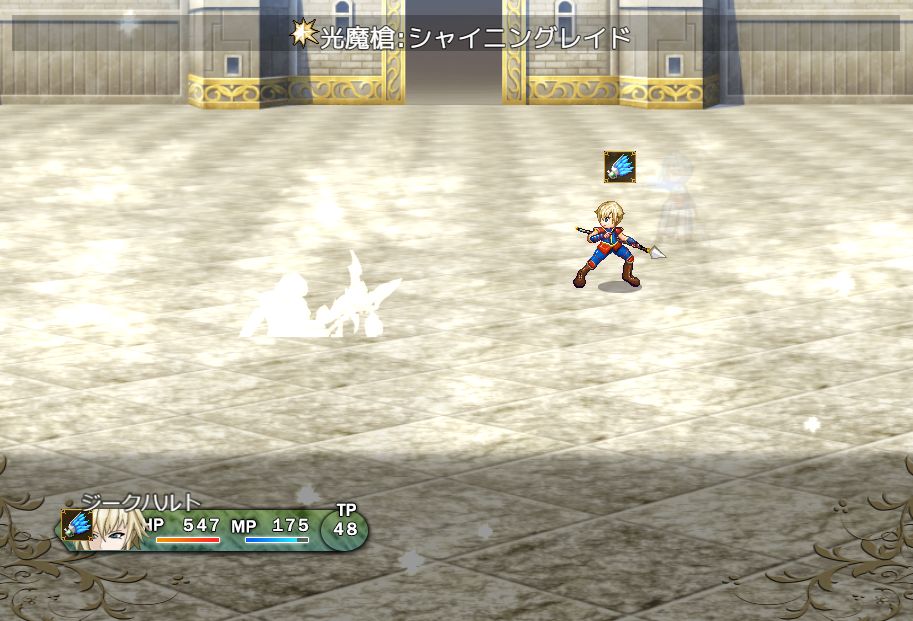Click the blue wing state icon above the spearman
The width and height of the screenshot is (913, 621).
(x=620, y=166)
